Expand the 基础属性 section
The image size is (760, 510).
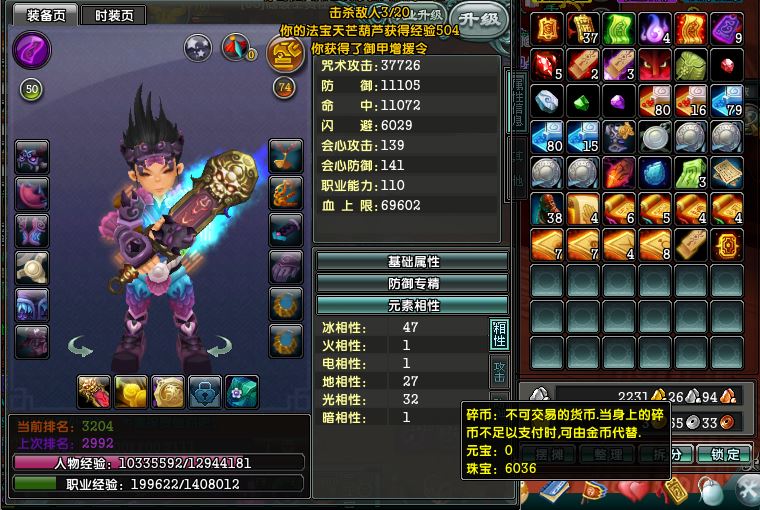point(412,261)
